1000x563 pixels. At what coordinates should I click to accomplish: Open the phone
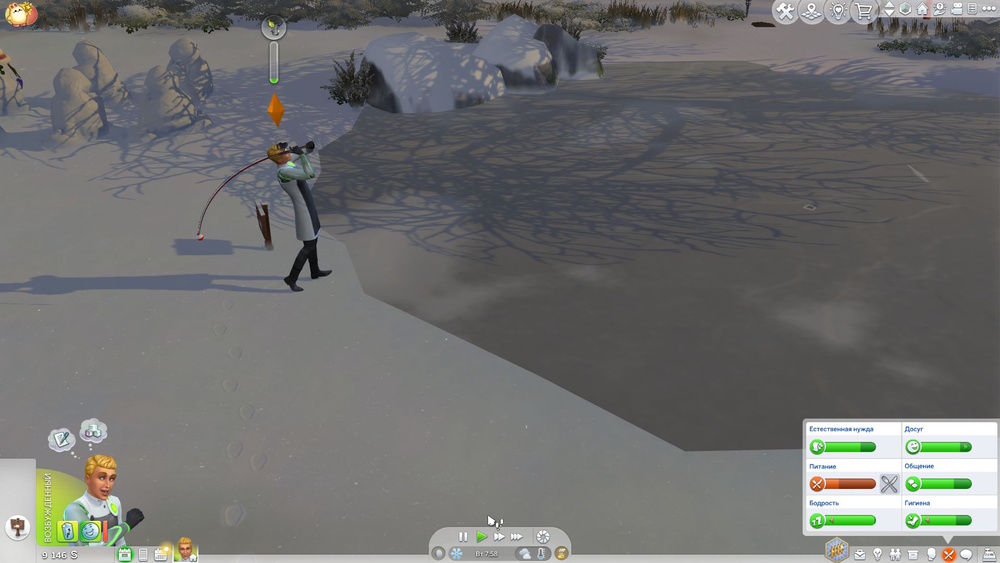click(143, 554)
